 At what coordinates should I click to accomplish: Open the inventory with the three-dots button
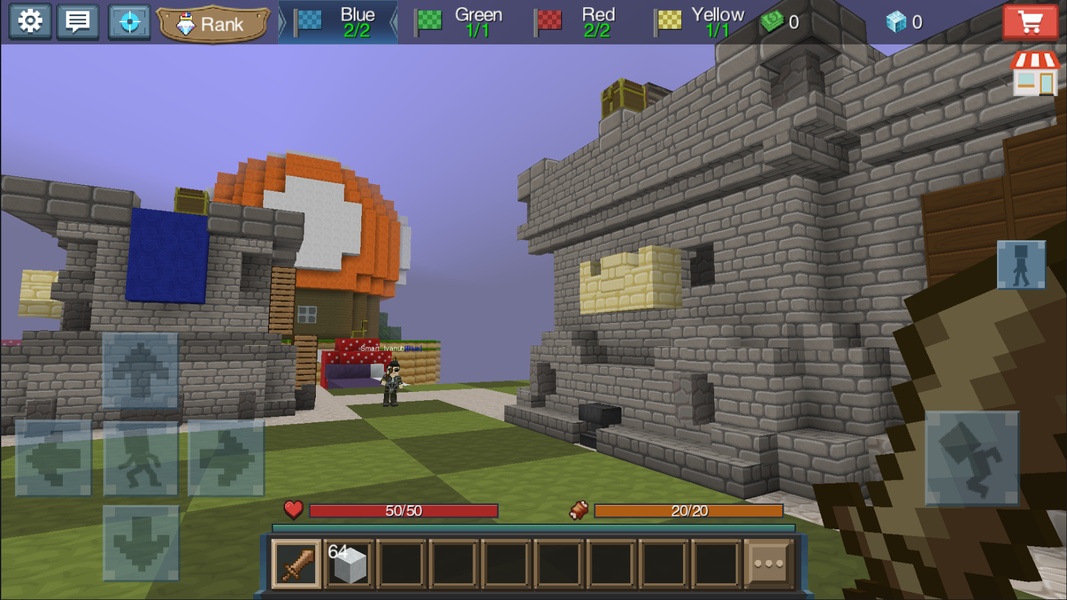pos(768,564)
